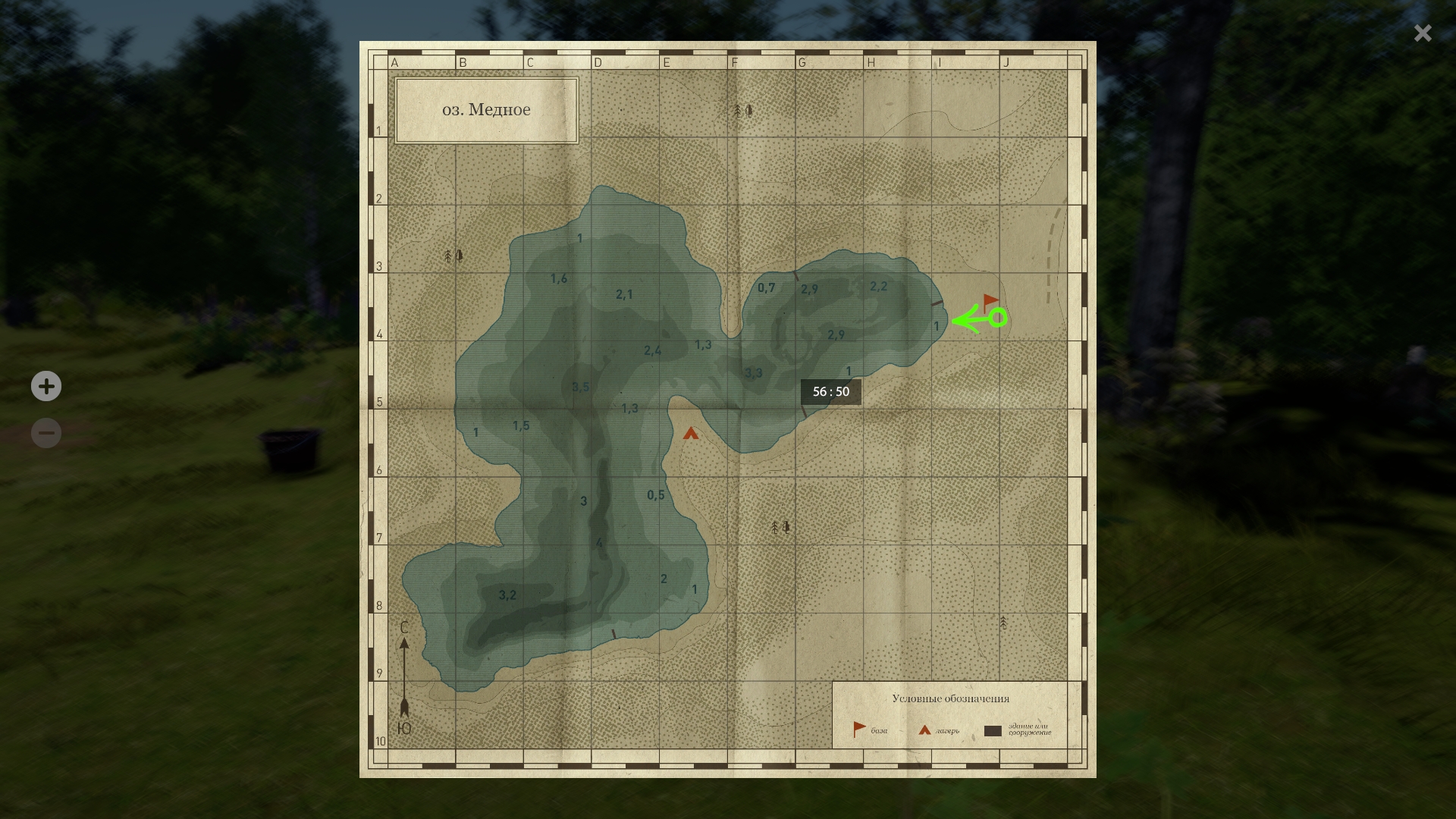
Task: Select the building square symbol in the legend
Action: coord(993,732)
